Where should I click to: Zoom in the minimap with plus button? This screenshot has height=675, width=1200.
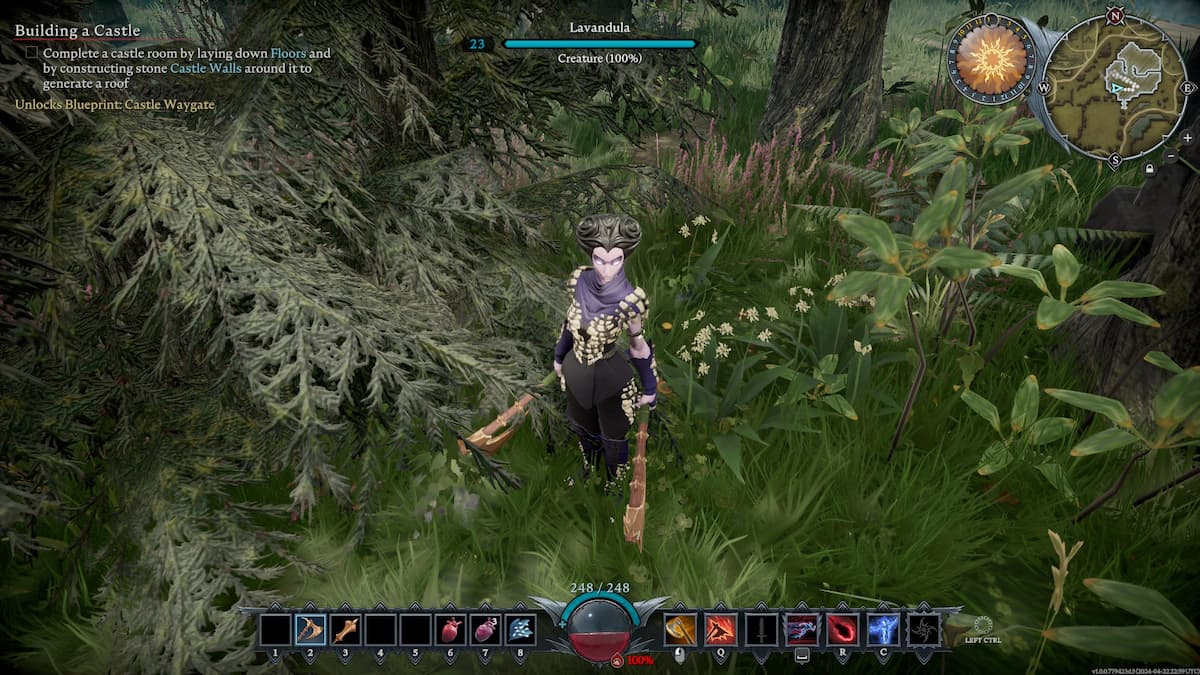1187,137
